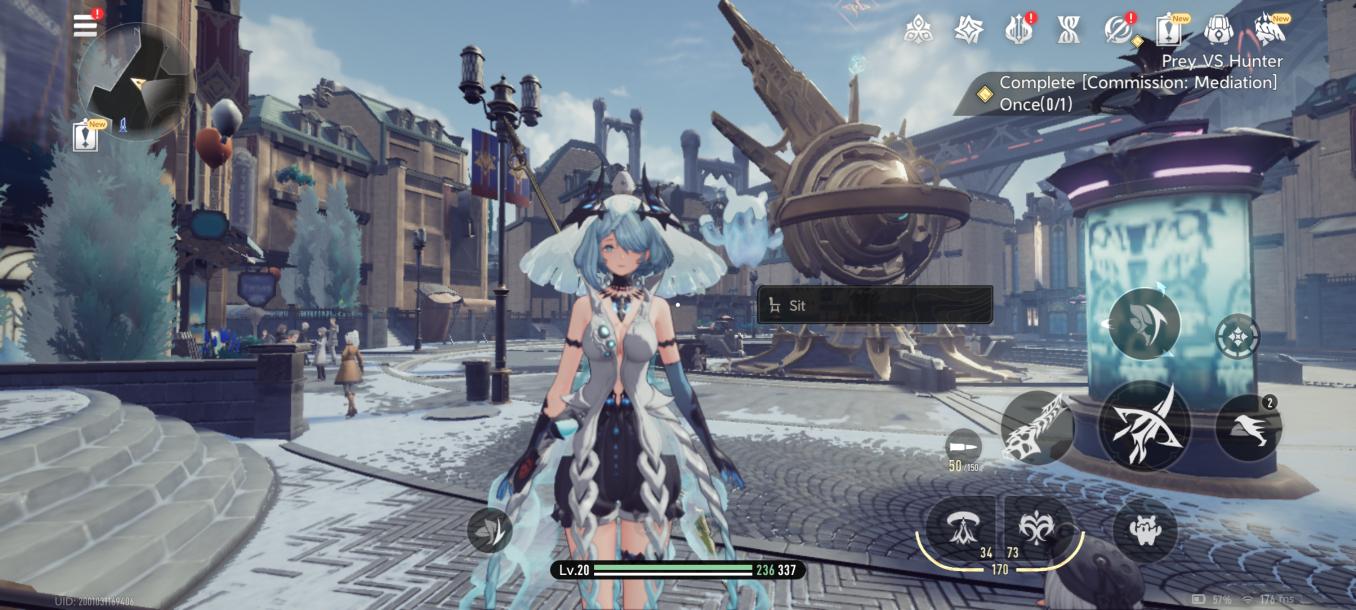
Task: Open the top-bar clipboard icon tagged New
Action: click(x=1168, y=31)
